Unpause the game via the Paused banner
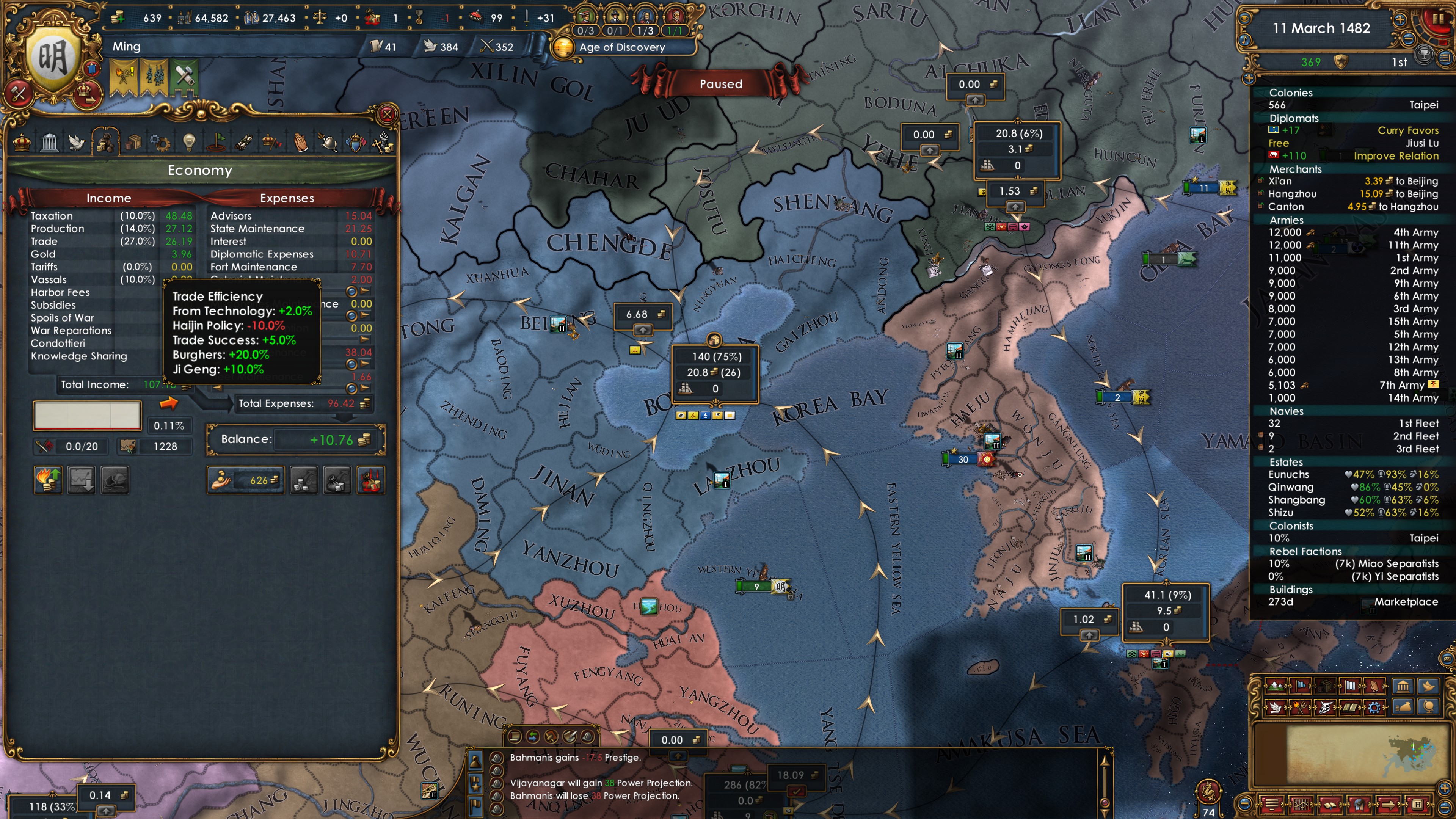 tap(721, 84)
